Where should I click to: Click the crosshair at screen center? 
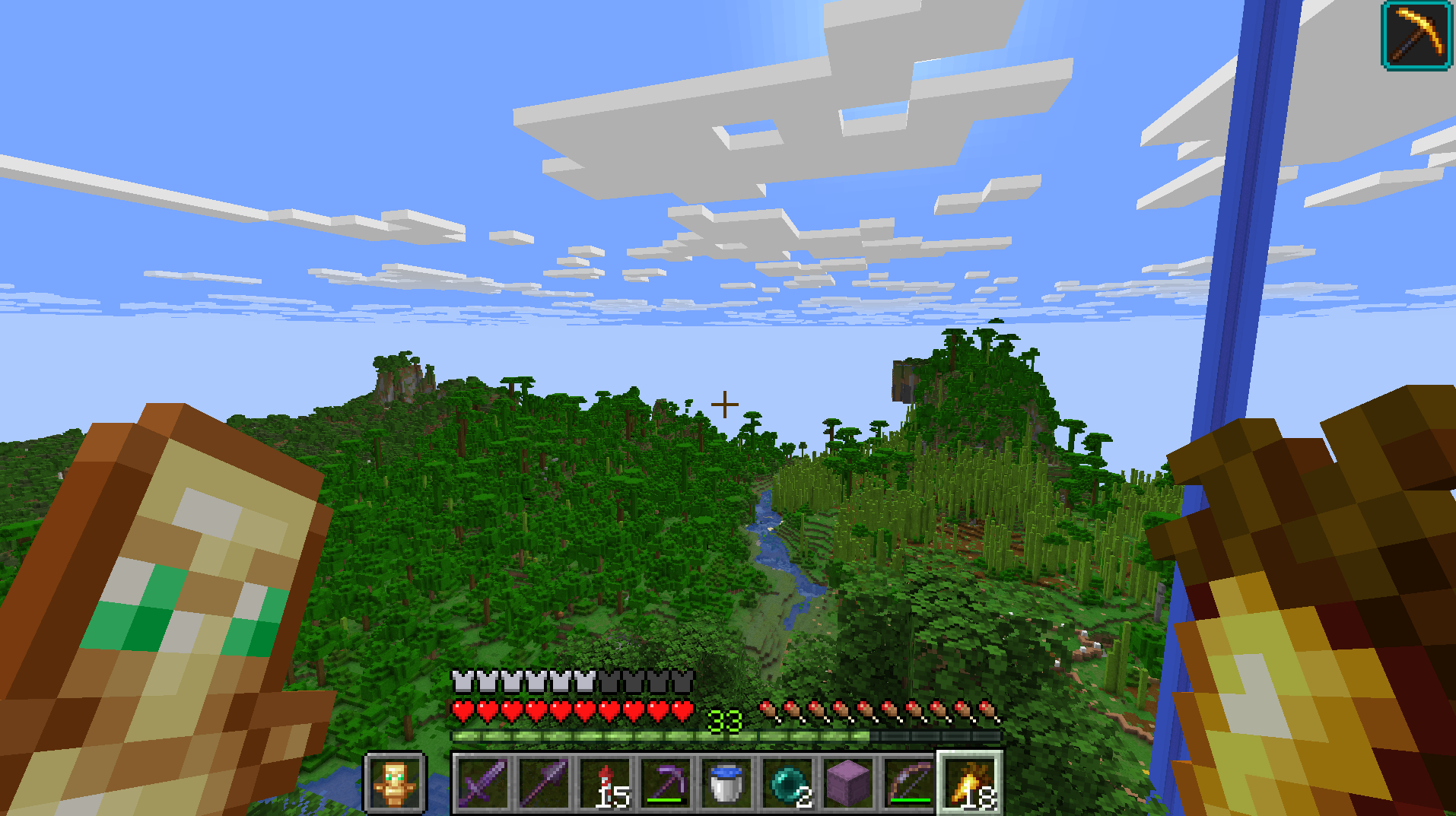pos(725,403)
